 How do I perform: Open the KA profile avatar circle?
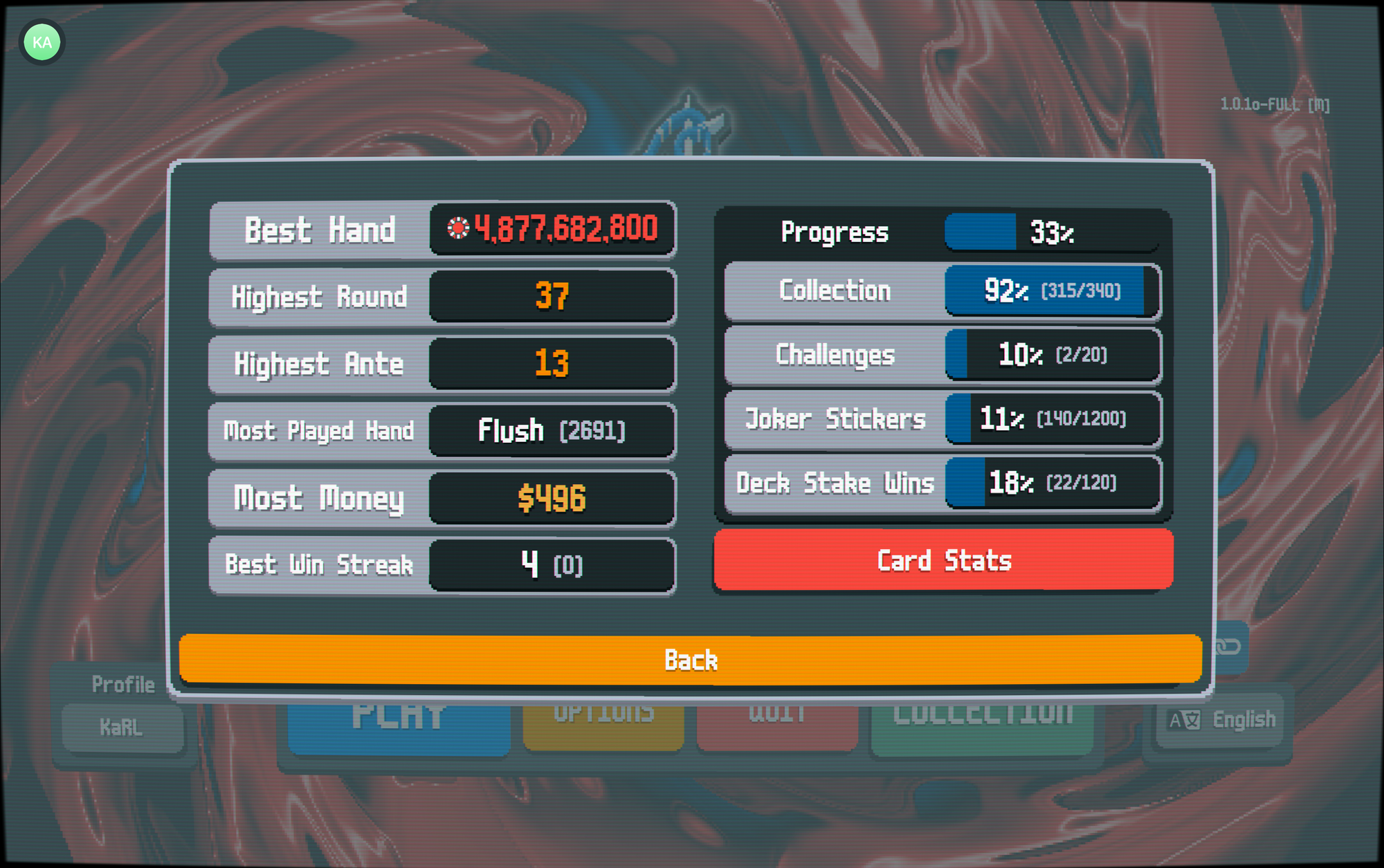42,42
